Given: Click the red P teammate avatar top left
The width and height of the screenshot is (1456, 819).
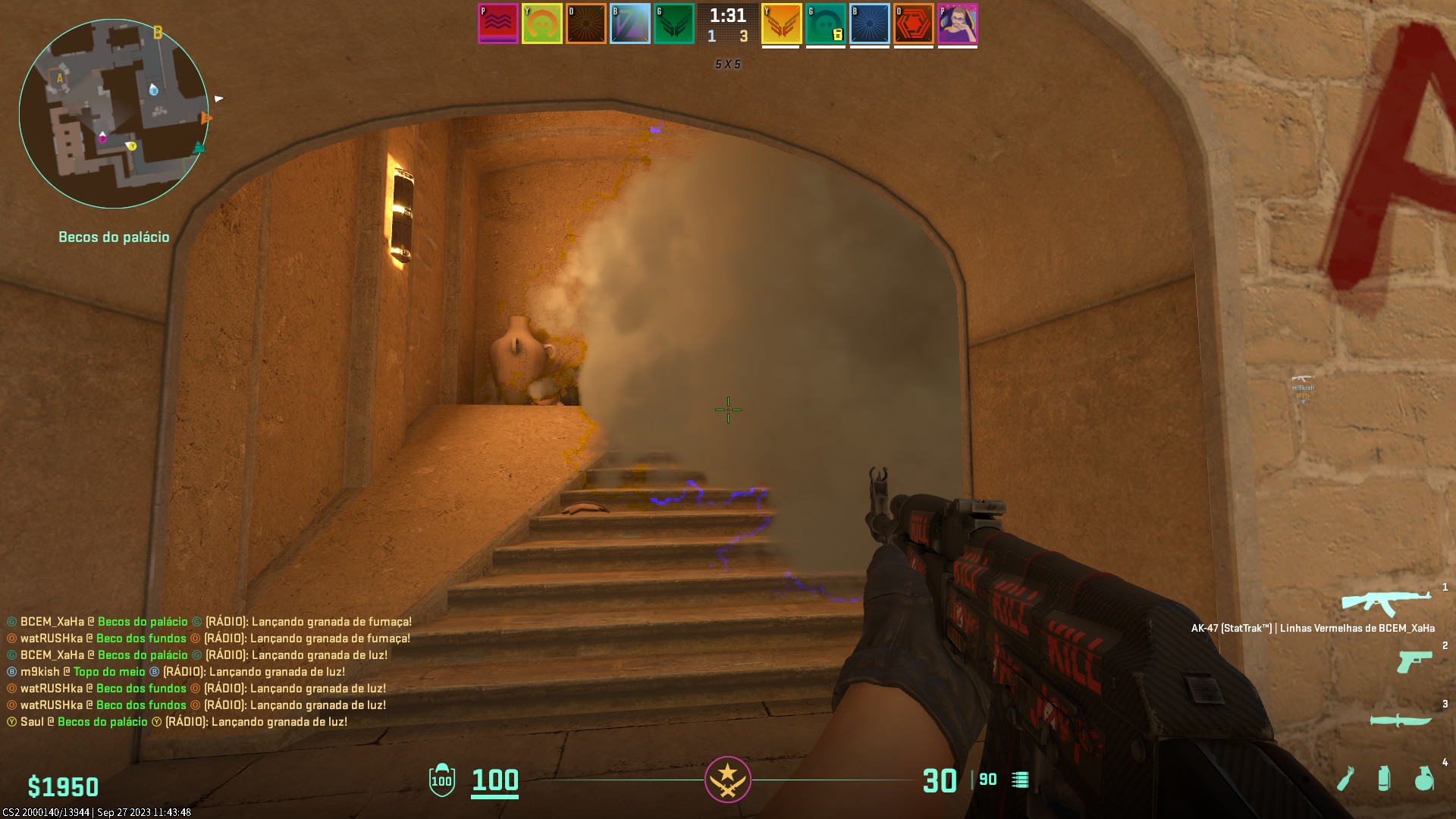Looking at the screenshot, I should pyautogui.click(x=497, y=23).
